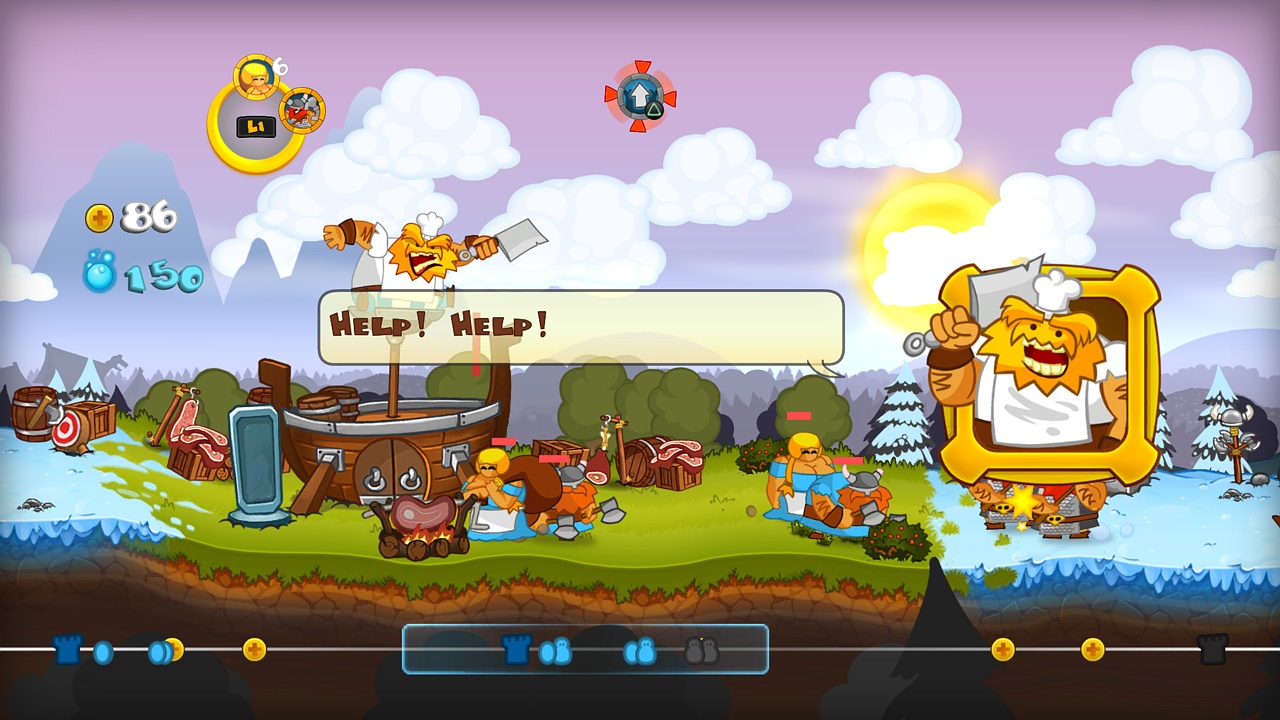
Task: Select the gold coin counter showing 86
Action: (140, 217)
